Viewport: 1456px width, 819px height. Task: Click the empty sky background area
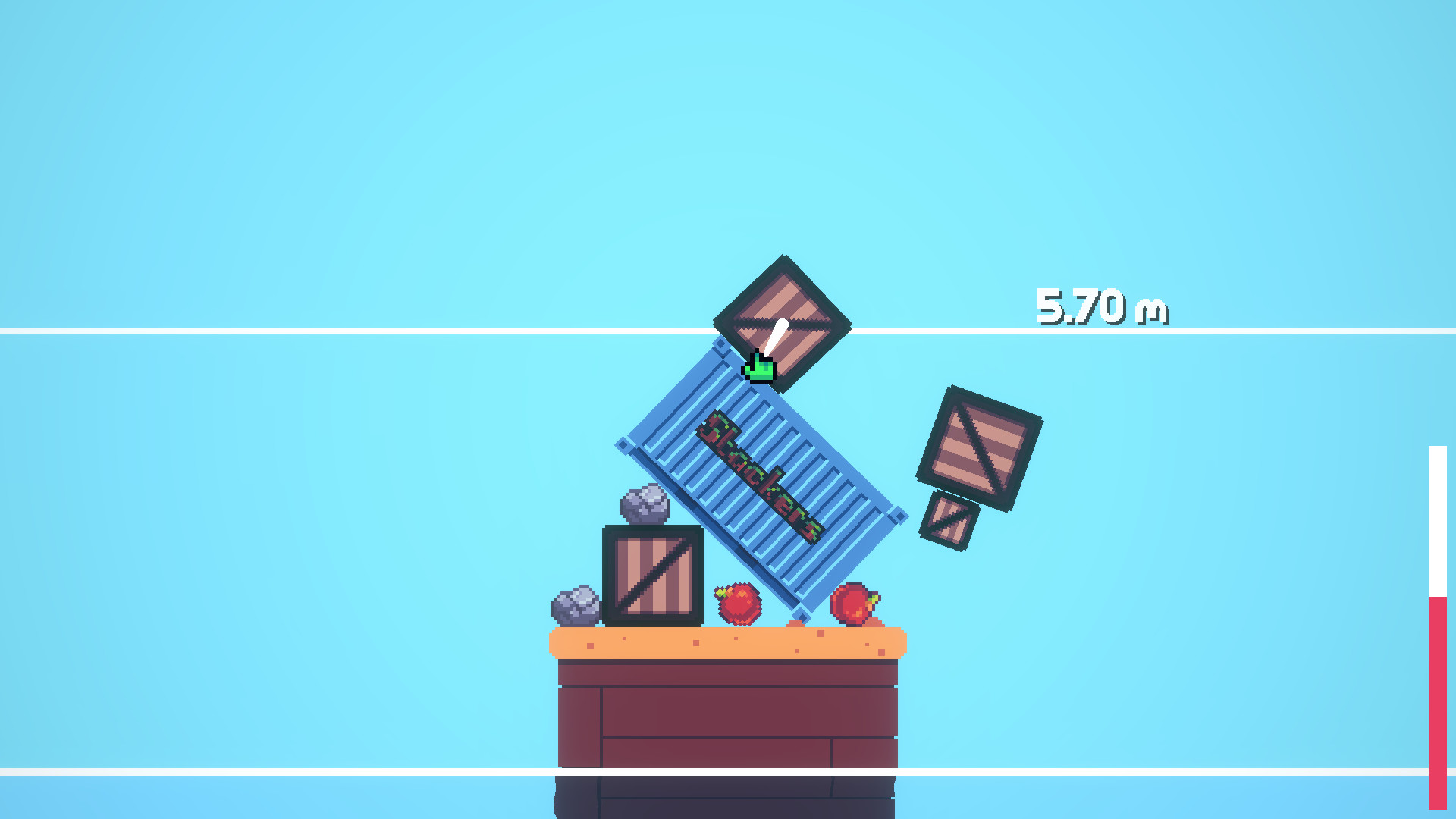coord(303,152)
